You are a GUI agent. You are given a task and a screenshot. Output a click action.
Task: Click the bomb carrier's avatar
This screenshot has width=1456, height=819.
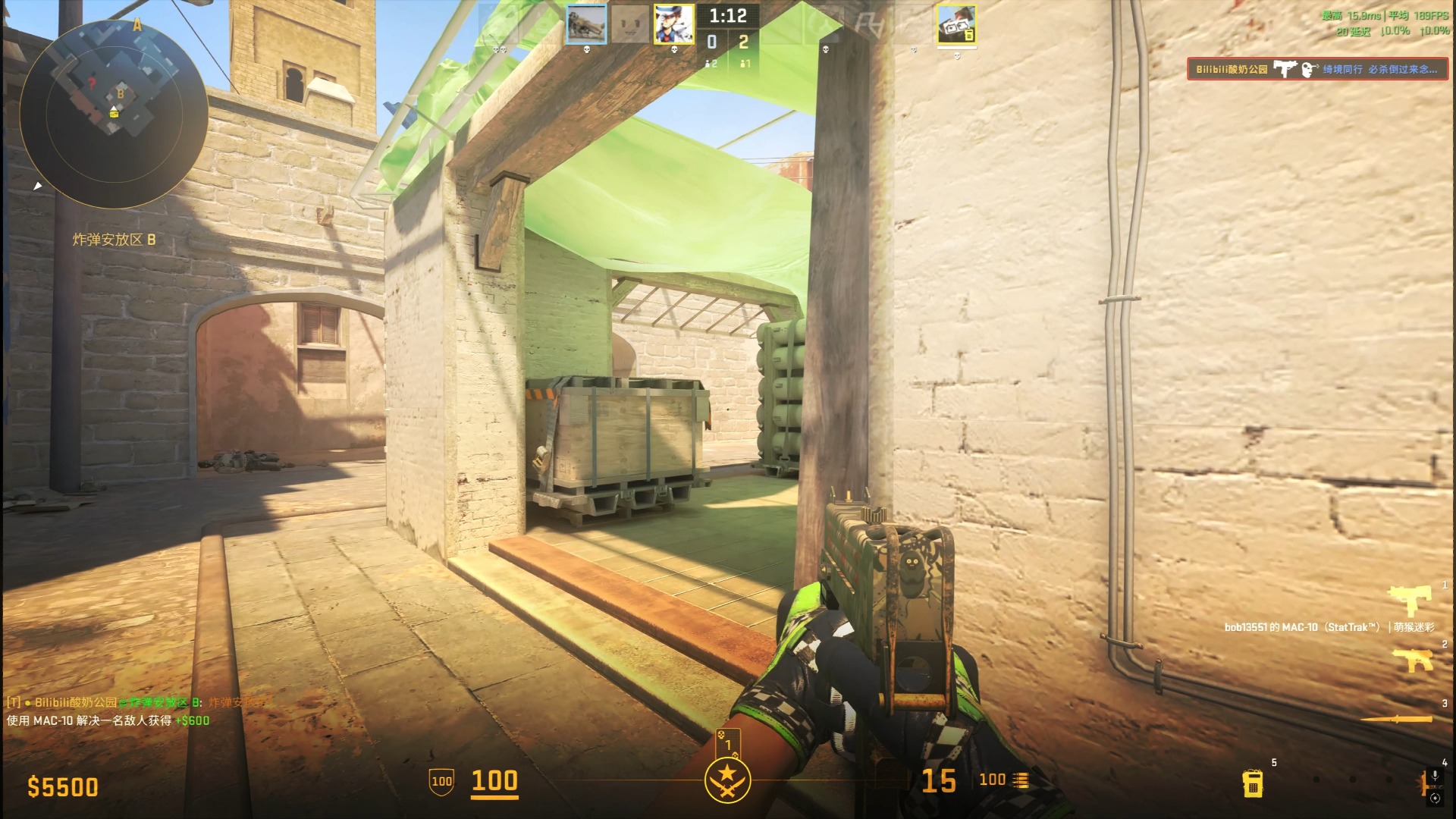pos(956,25)
